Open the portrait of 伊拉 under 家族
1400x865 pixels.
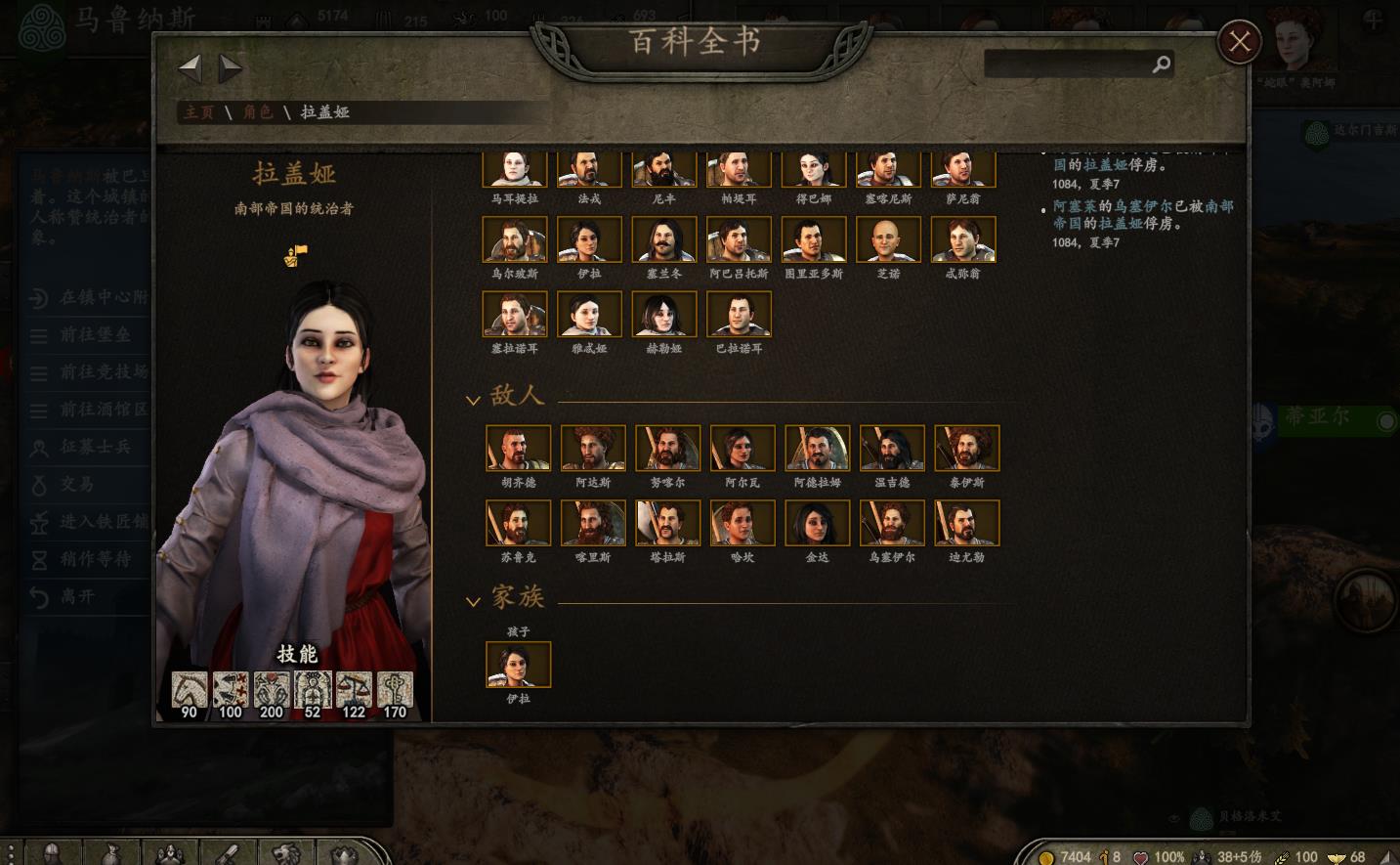coord(518,664)
